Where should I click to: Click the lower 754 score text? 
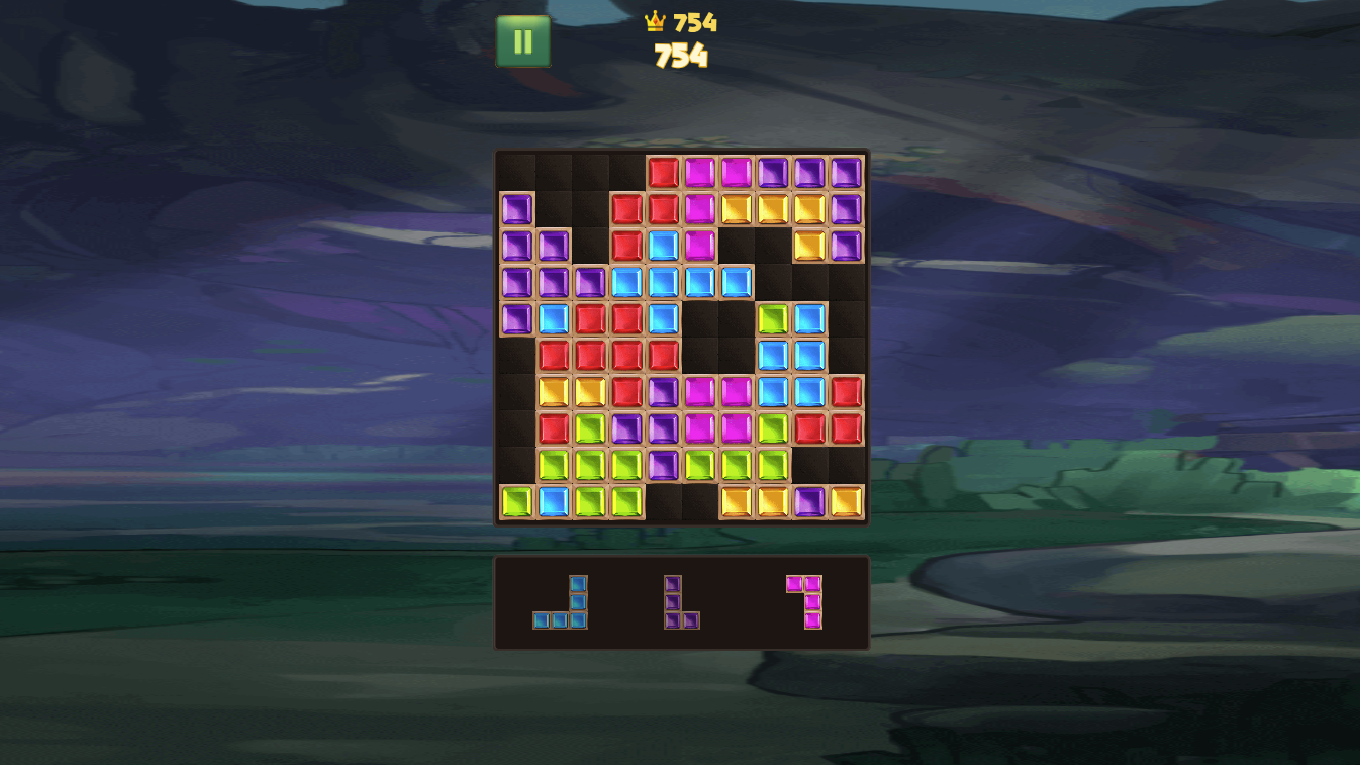pos(683,57)
